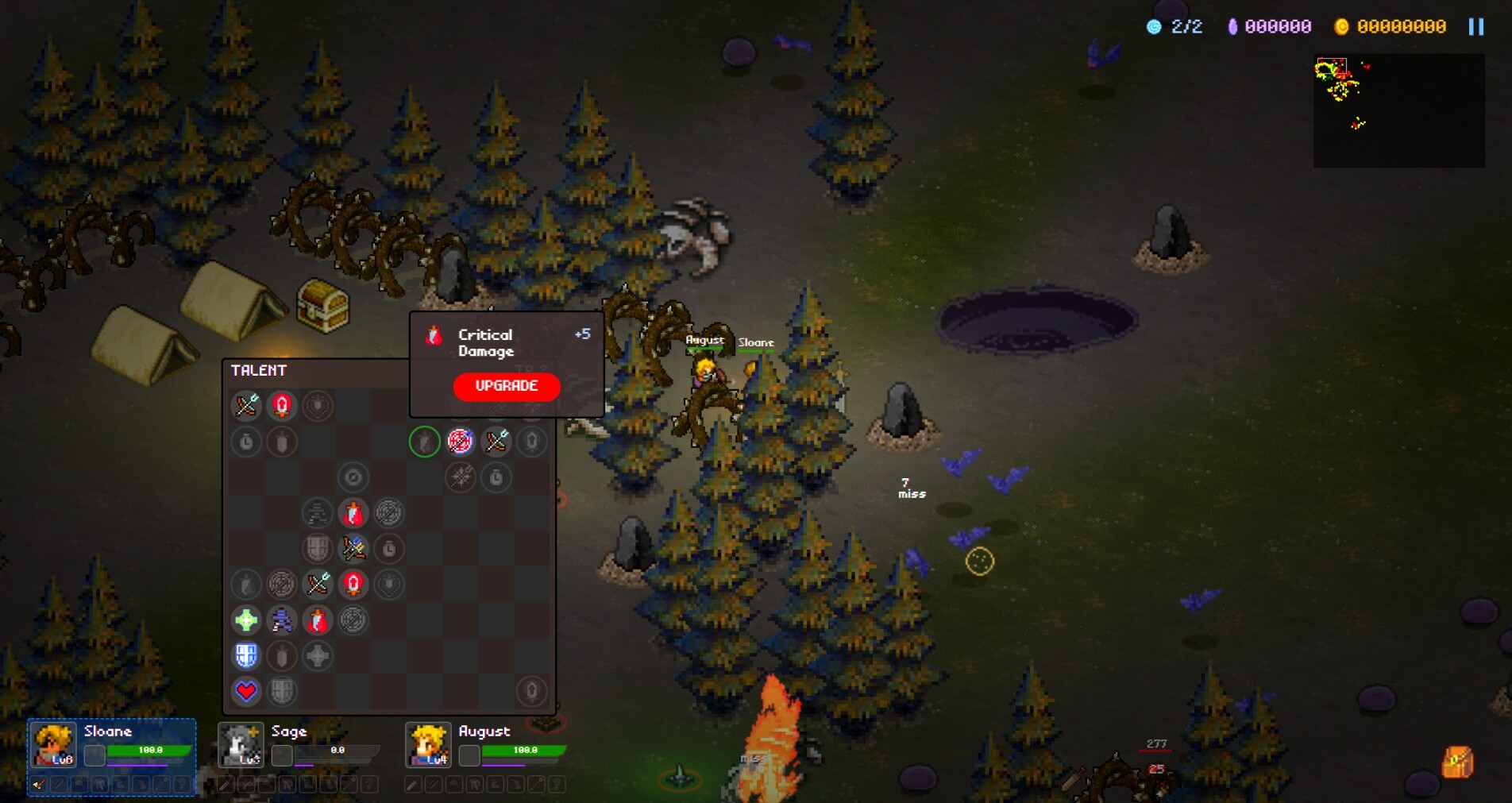The width and height of the screenshot is (1512, 803).
Task: Click the blue shield talent node
Action: tap(247, 655)
